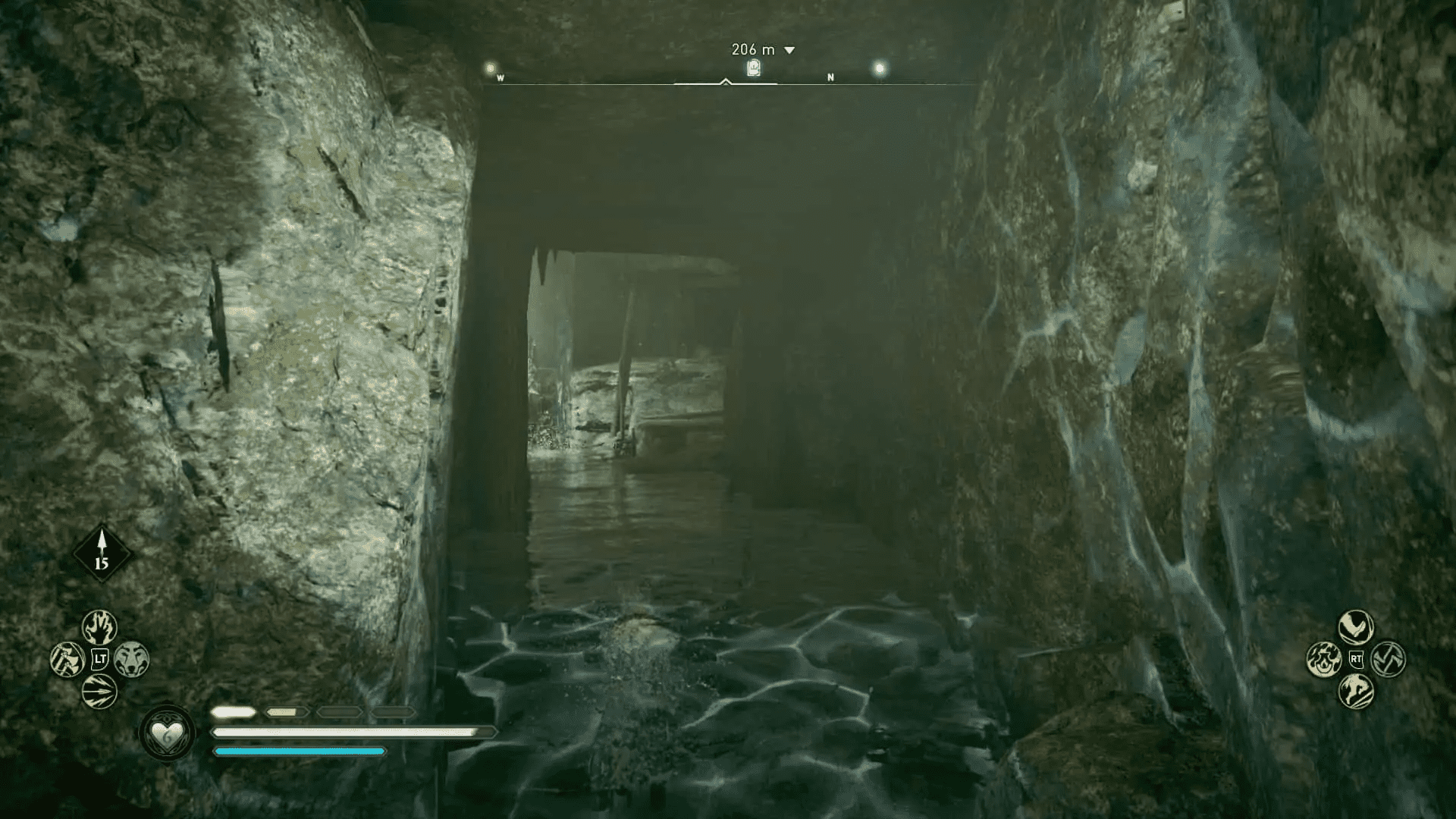The height and width of the screenshot is (819, 1456).
Task: Select the raven ability on the right wheel
Action: coord(1355,627)
